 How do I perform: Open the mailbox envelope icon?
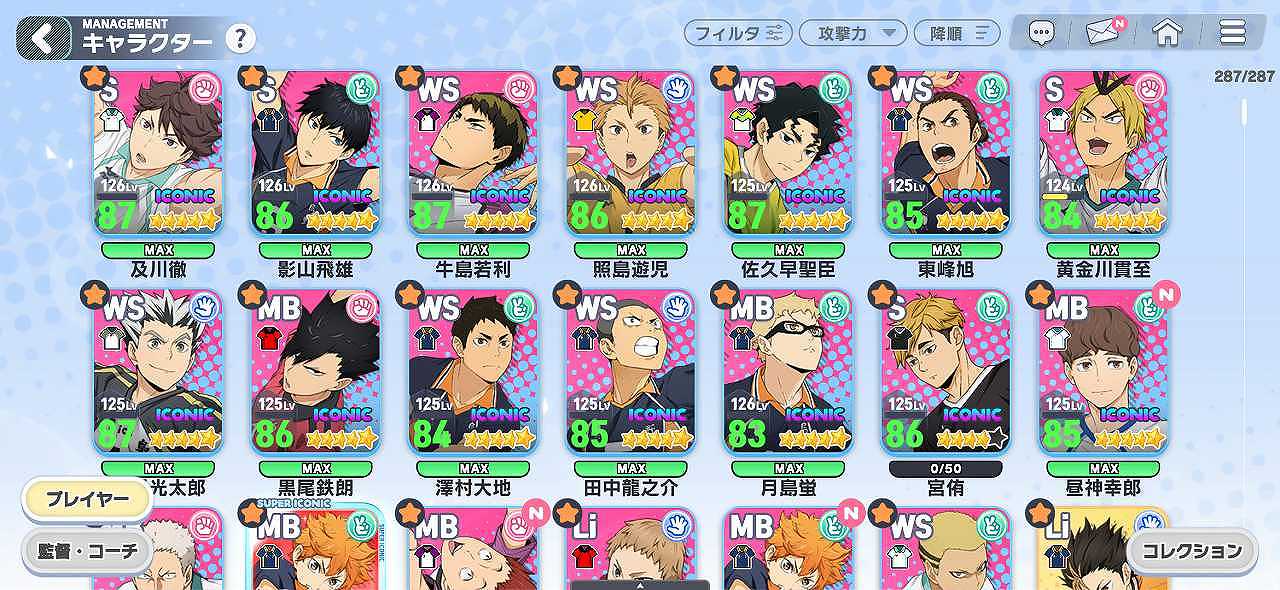tap(1103, 33)
